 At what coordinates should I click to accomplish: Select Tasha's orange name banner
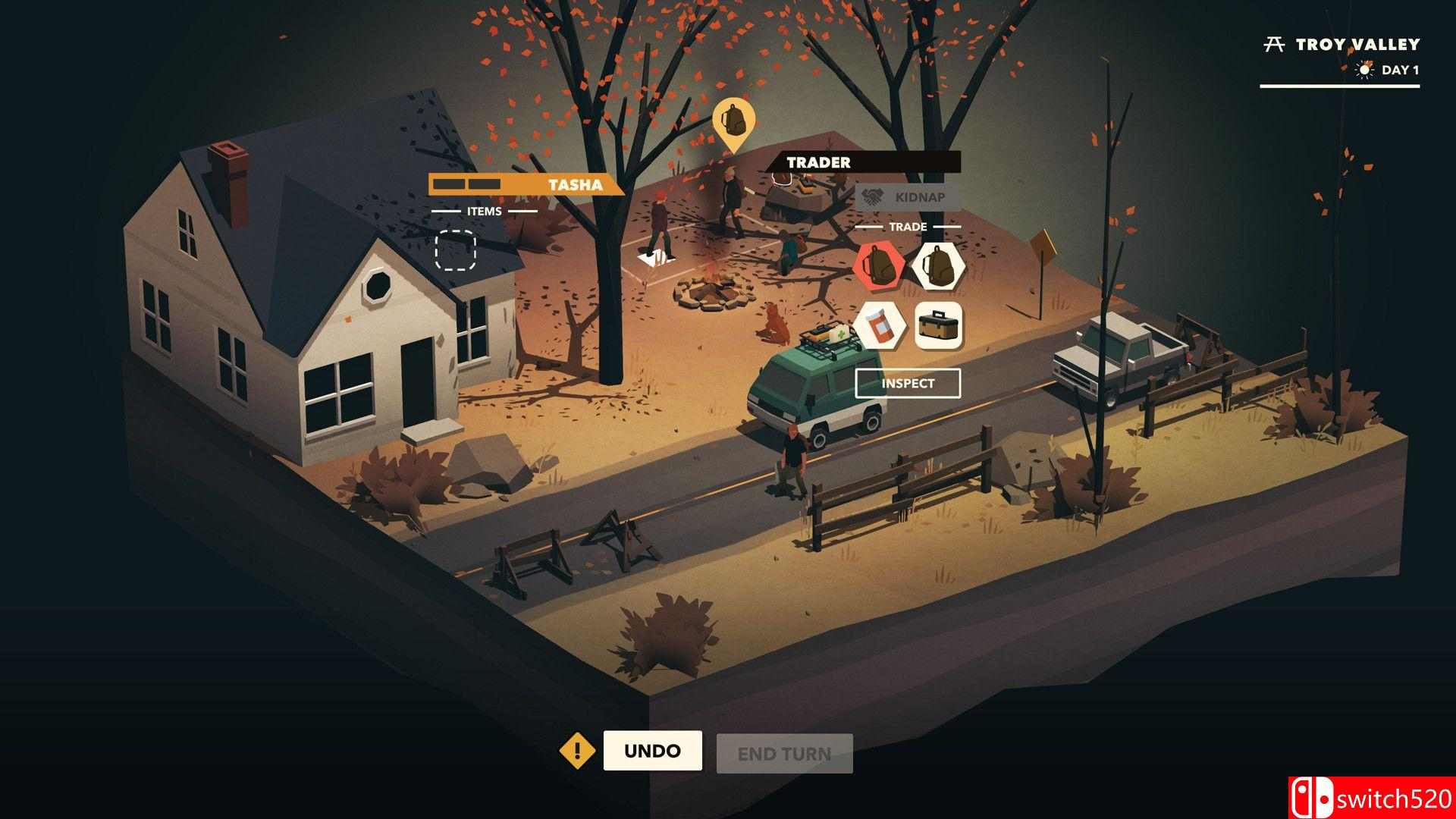526,184
